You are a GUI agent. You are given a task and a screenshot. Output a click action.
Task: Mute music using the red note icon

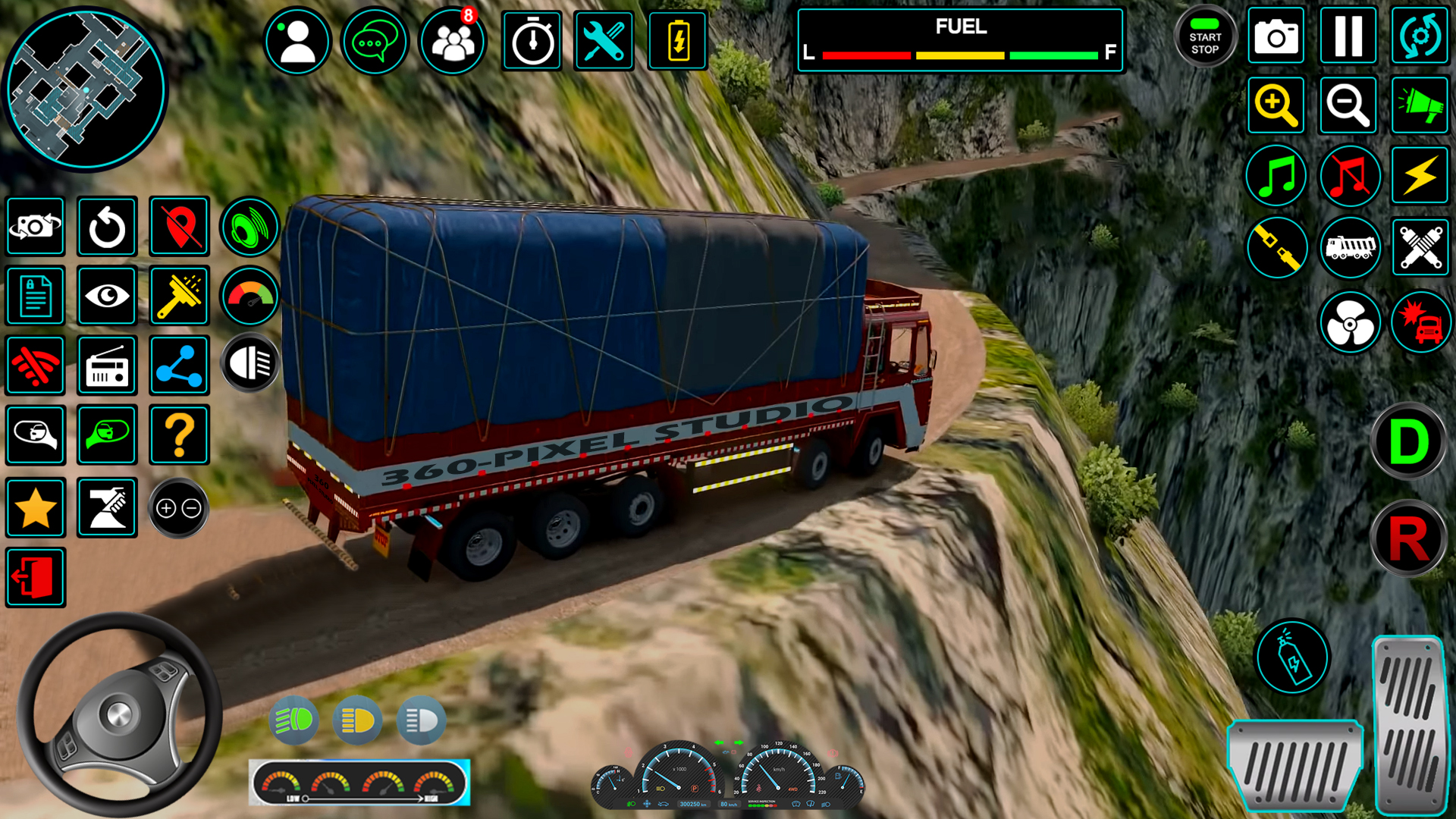point(1350,175)
